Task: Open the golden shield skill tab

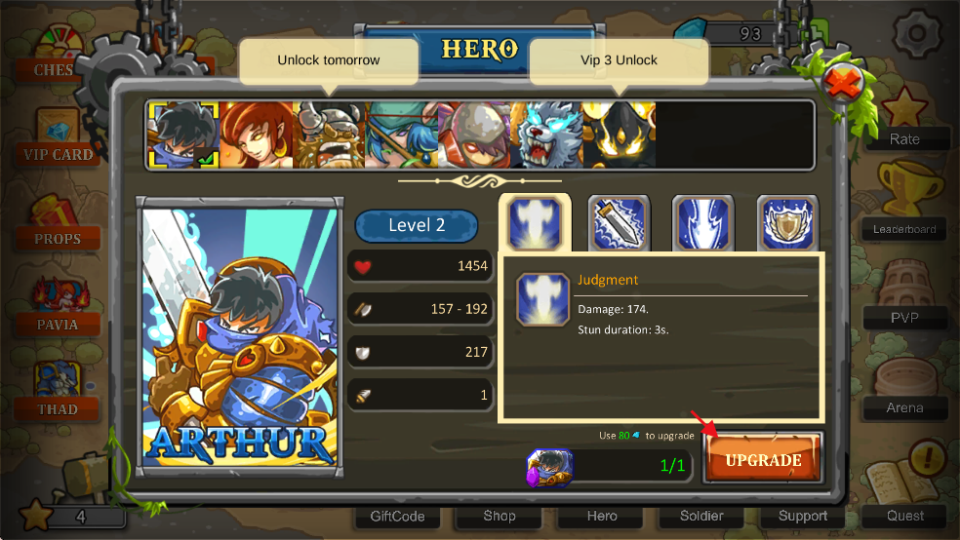Action: pyautogui.click(x=788, y=222)
